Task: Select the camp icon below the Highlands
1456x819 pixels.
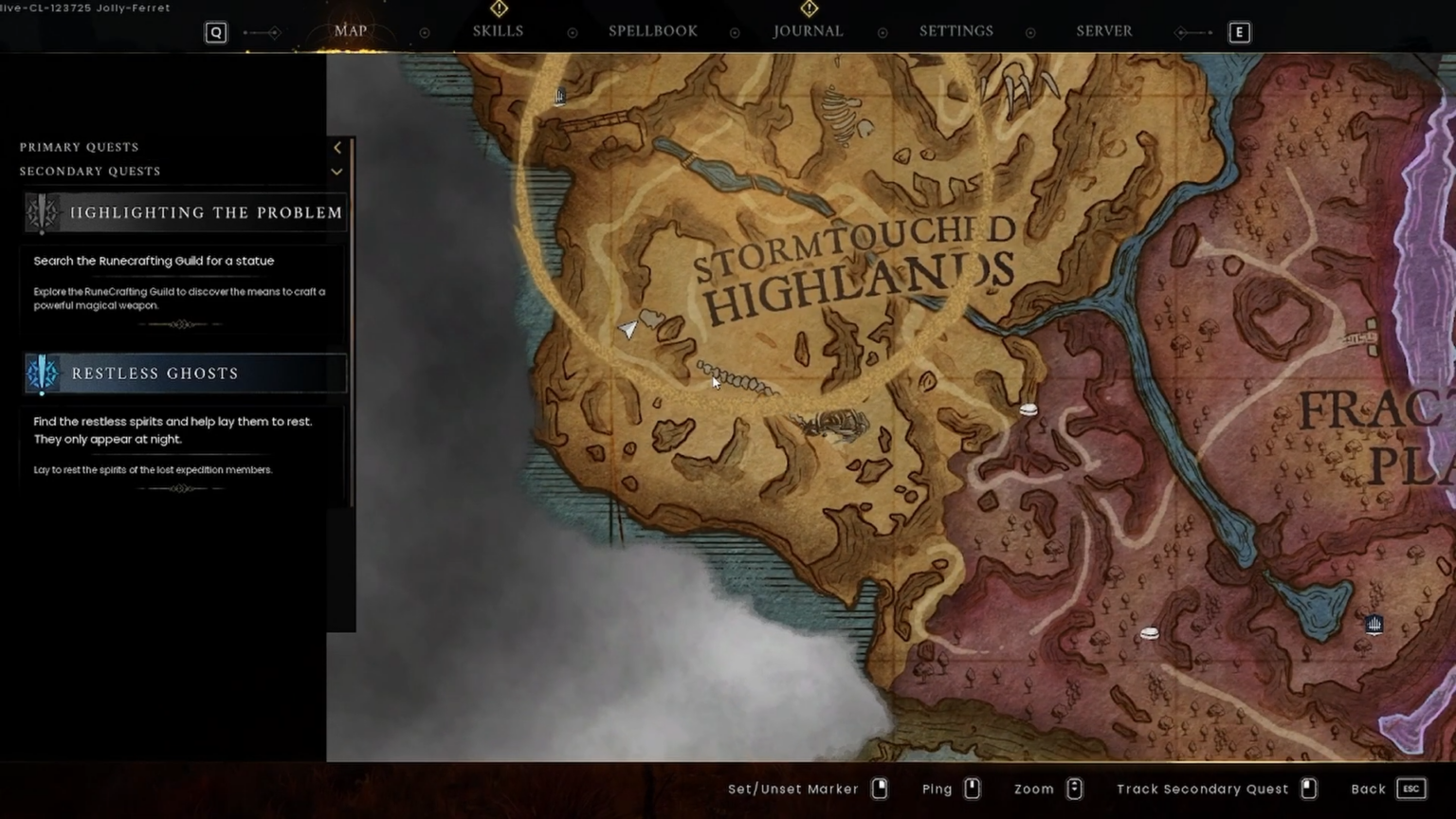Action: pyautogui.click(x=1028, y=408)
